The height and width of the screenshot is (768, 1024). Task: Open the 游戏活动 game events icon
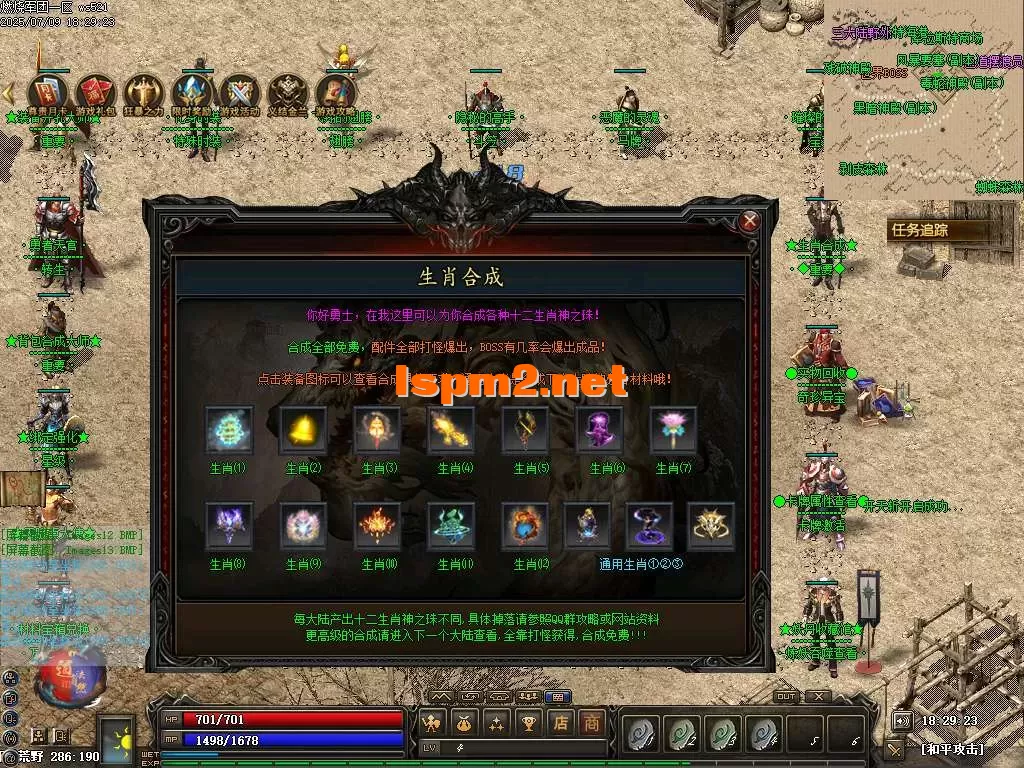point(240,95)
